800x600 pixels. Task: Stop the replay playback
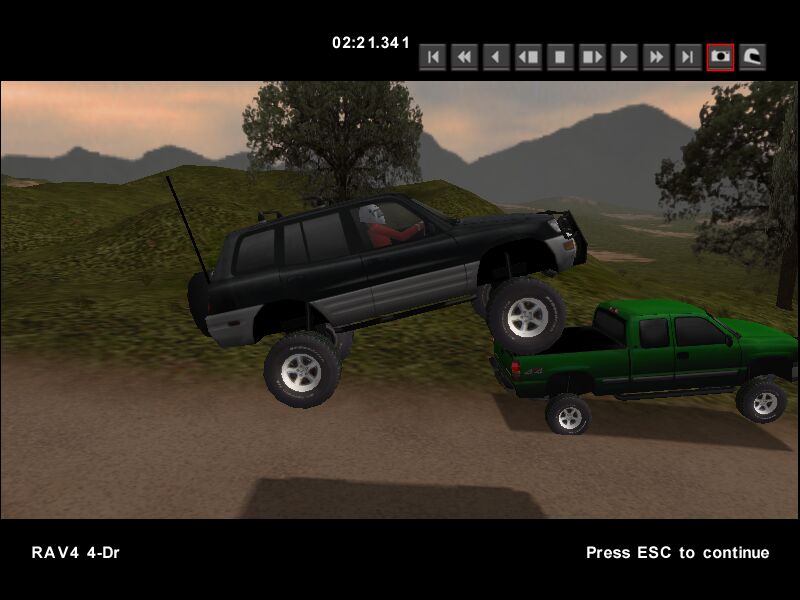(560, 57)
